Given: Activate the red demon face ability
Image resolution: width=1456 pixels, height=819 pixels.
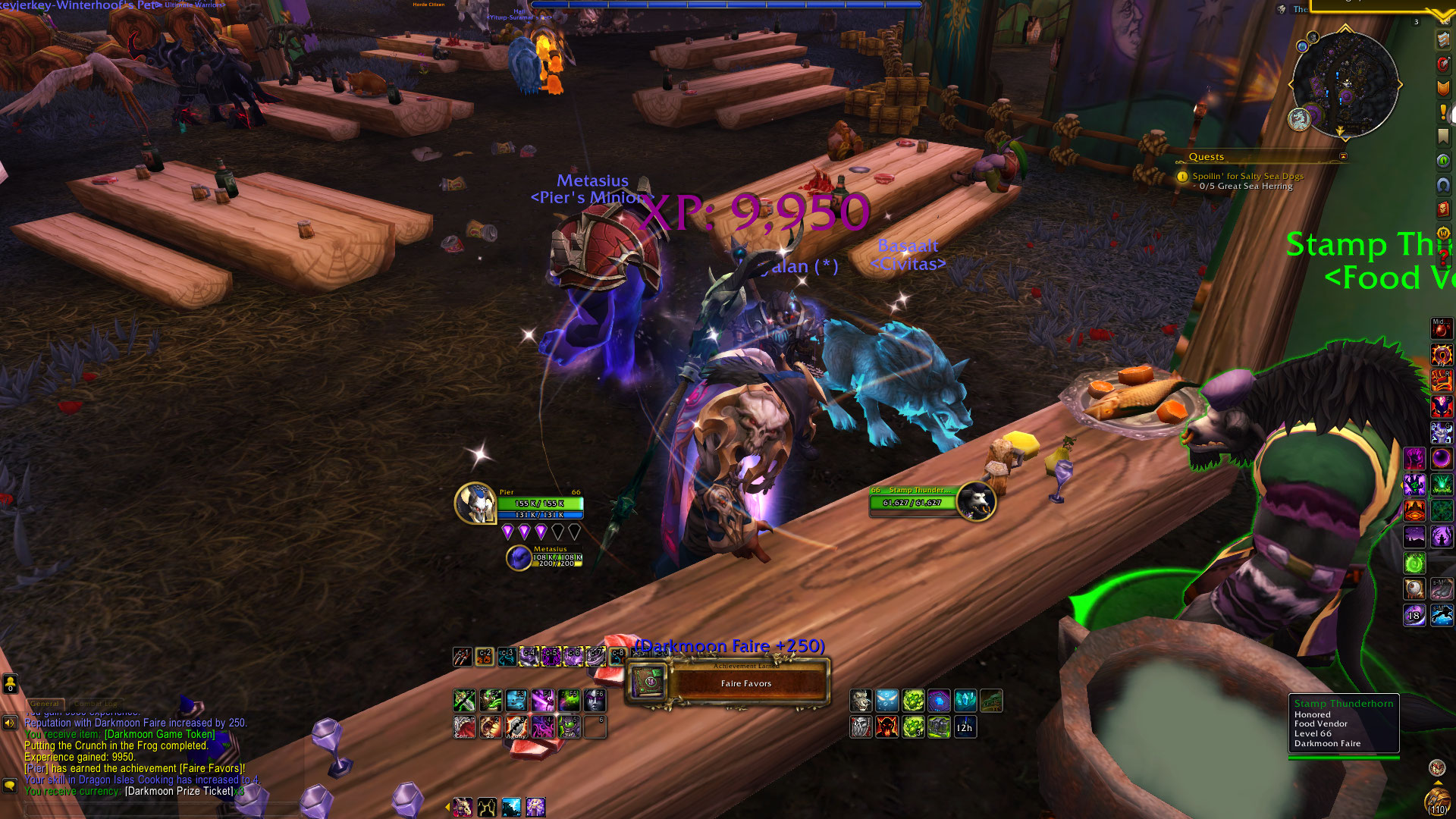Looking at the screenshot, I should coord(886,727).
